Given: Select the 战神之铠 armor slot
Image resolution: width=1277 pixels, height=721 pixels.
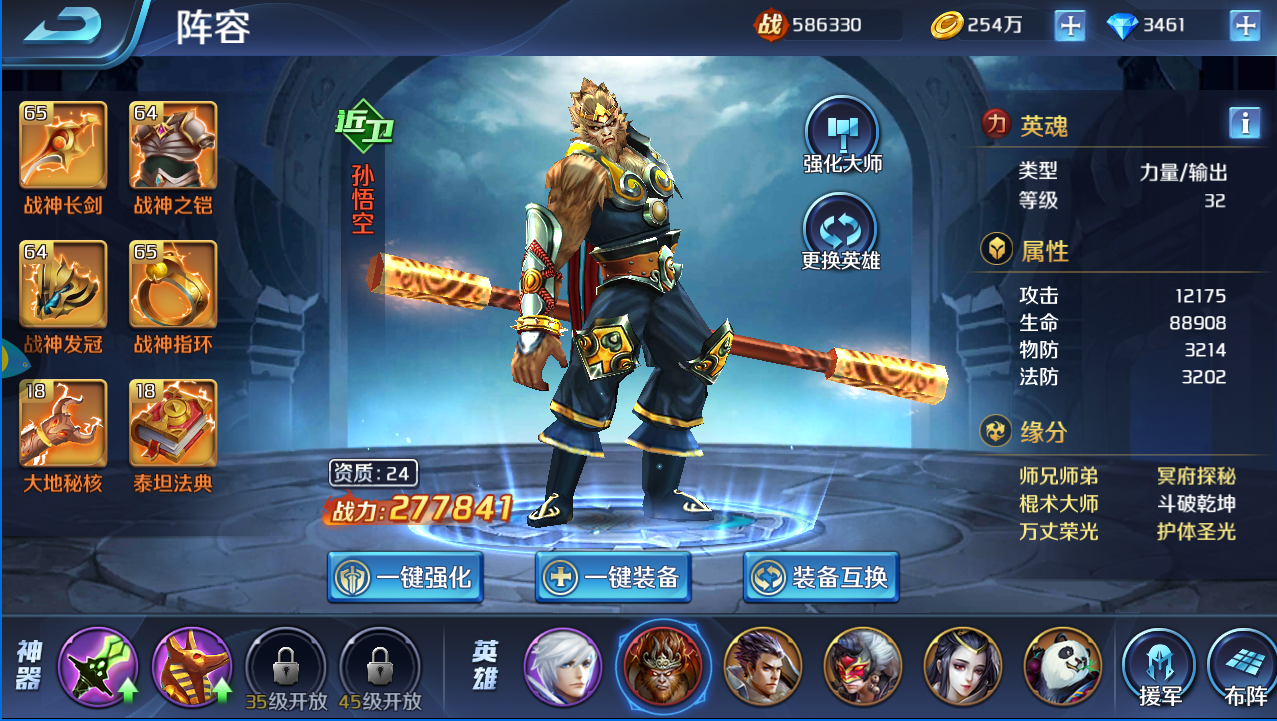Looking at the screenshot, I should coord(173,146).
